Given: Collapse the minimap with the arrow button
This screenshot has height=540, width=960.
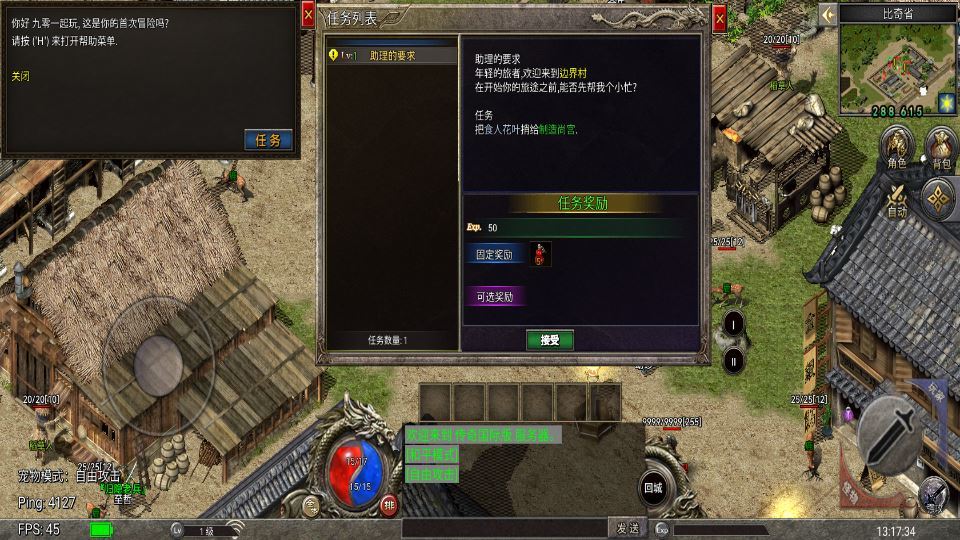Looking at the screenshot, I should pyautogui.click(x=828, y=14).
